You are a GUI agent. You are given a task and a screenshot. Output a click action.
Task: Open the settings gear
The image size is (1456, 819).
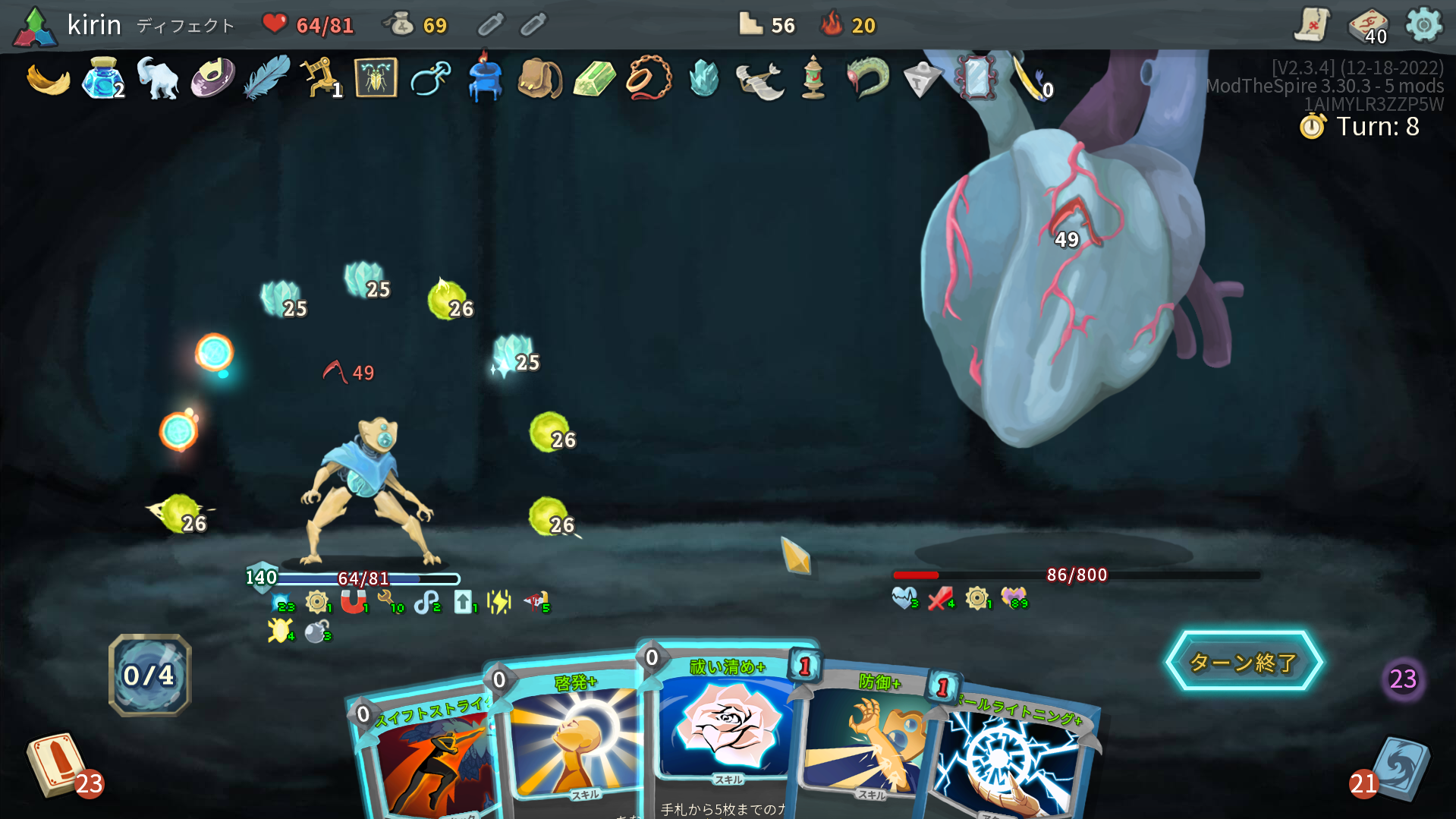(1423, 25)
